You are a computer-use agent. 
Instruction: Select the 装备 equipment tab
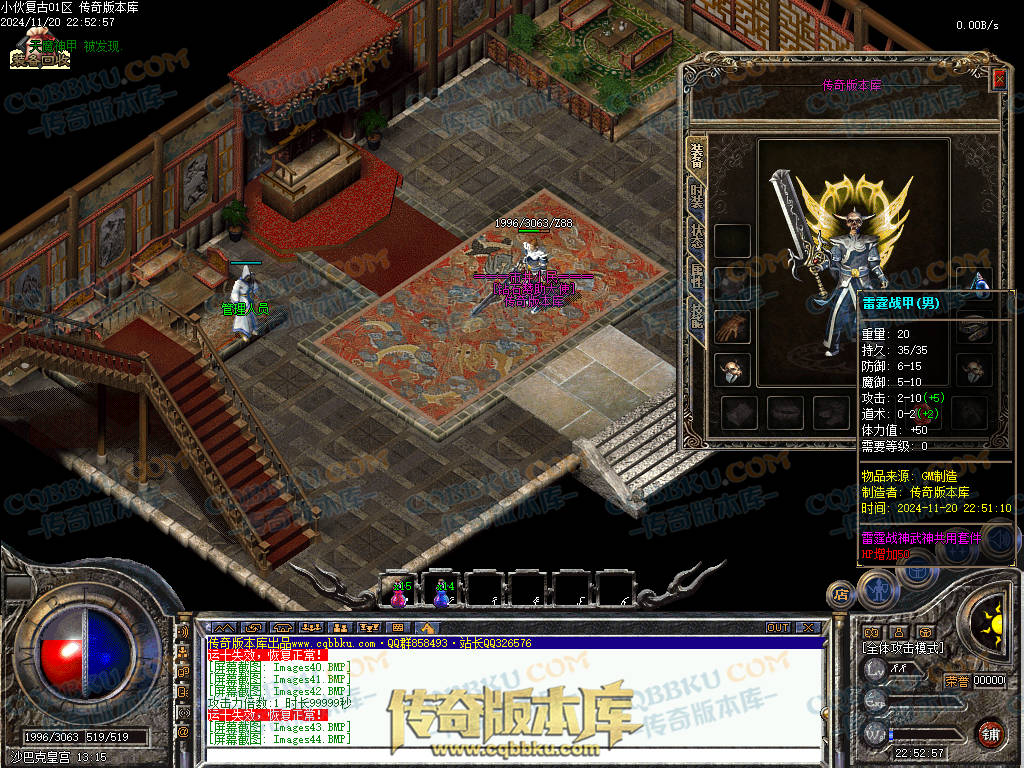coord(697,153)
